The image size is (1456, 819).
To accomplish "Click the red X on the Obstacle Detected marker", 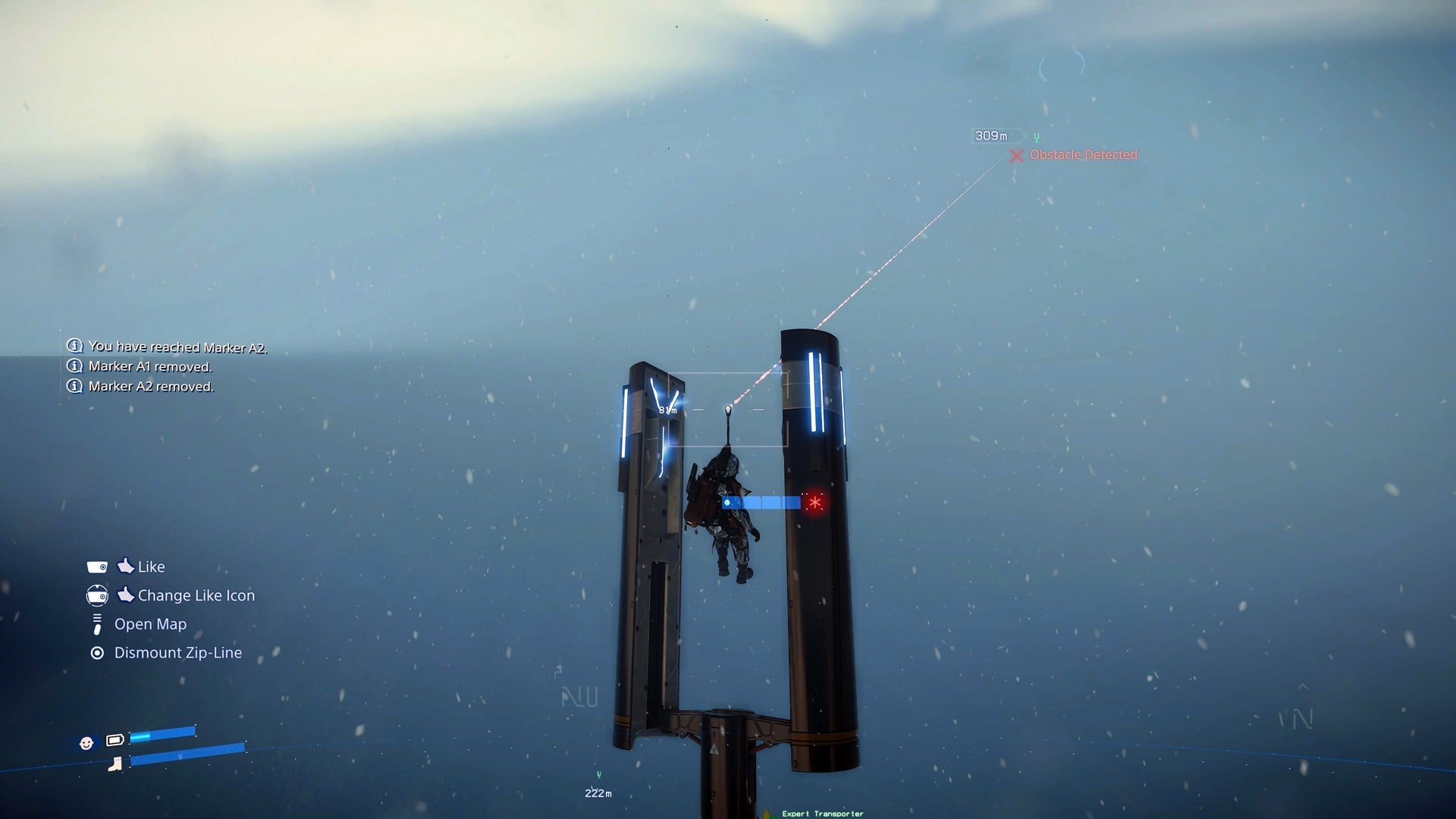I will point(1016,155).
